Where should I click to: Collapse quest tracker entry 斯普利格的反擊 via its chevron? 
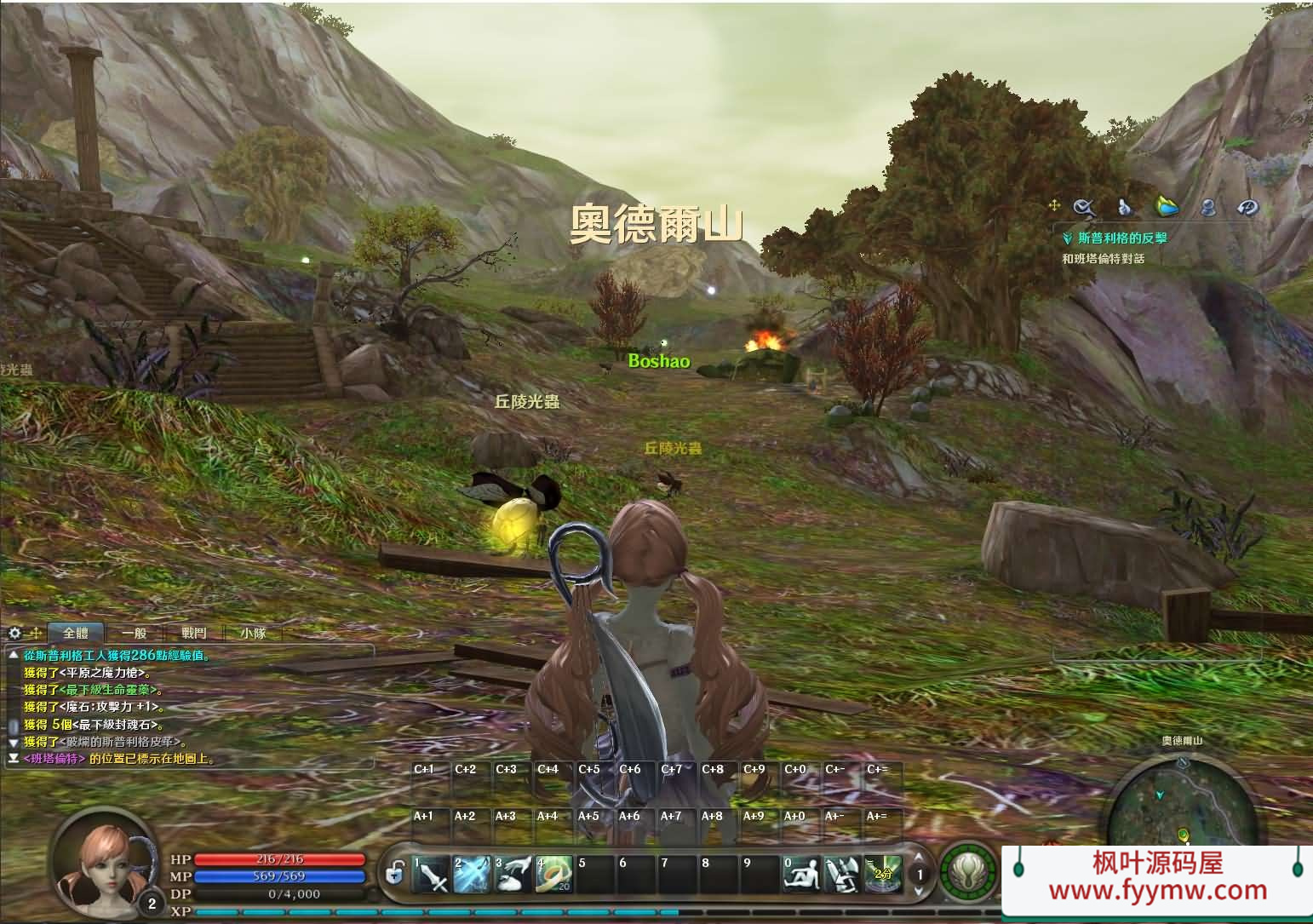pyautogui.click(x=1065, y=239)
